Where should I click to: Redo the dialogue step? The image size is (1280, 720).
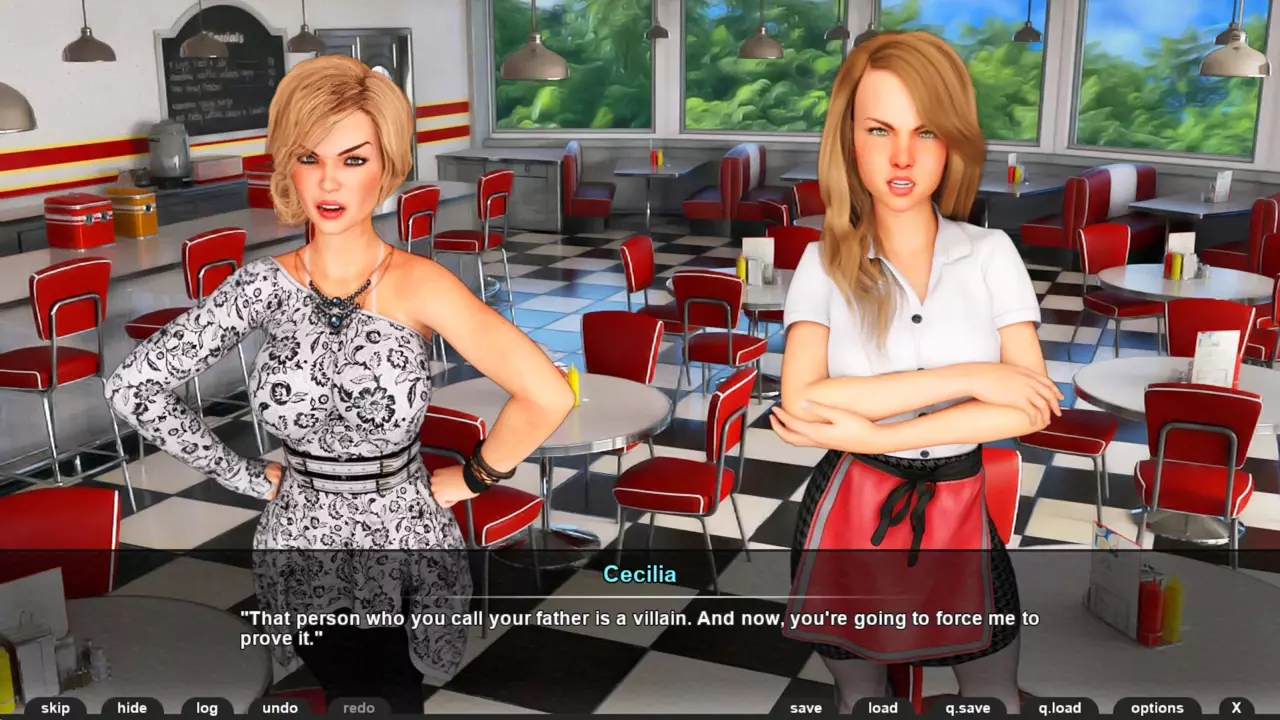coord(359,708)
